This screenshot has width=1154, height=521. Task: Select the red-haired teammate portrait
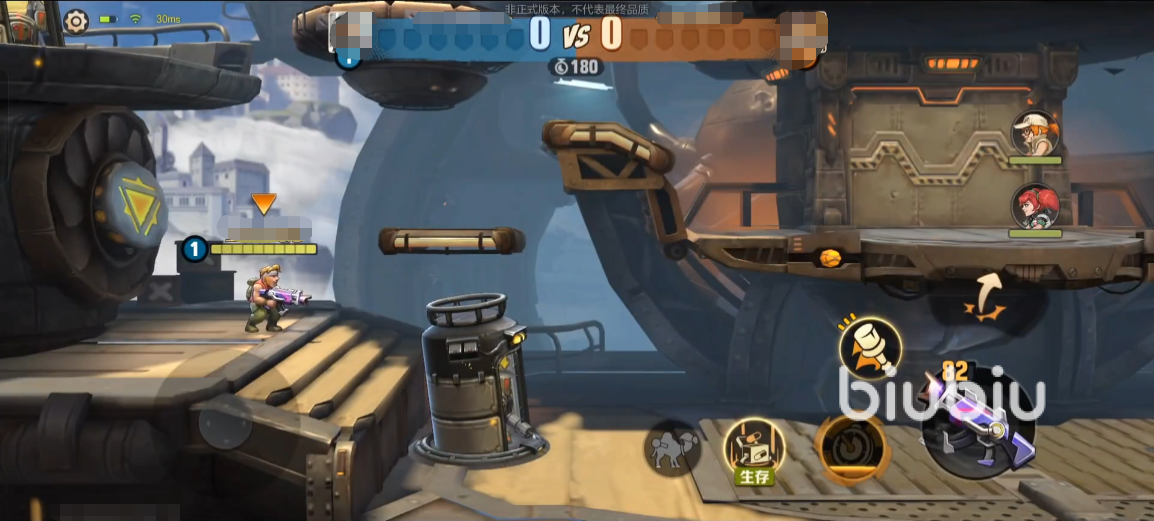(x=1034, y=208)
